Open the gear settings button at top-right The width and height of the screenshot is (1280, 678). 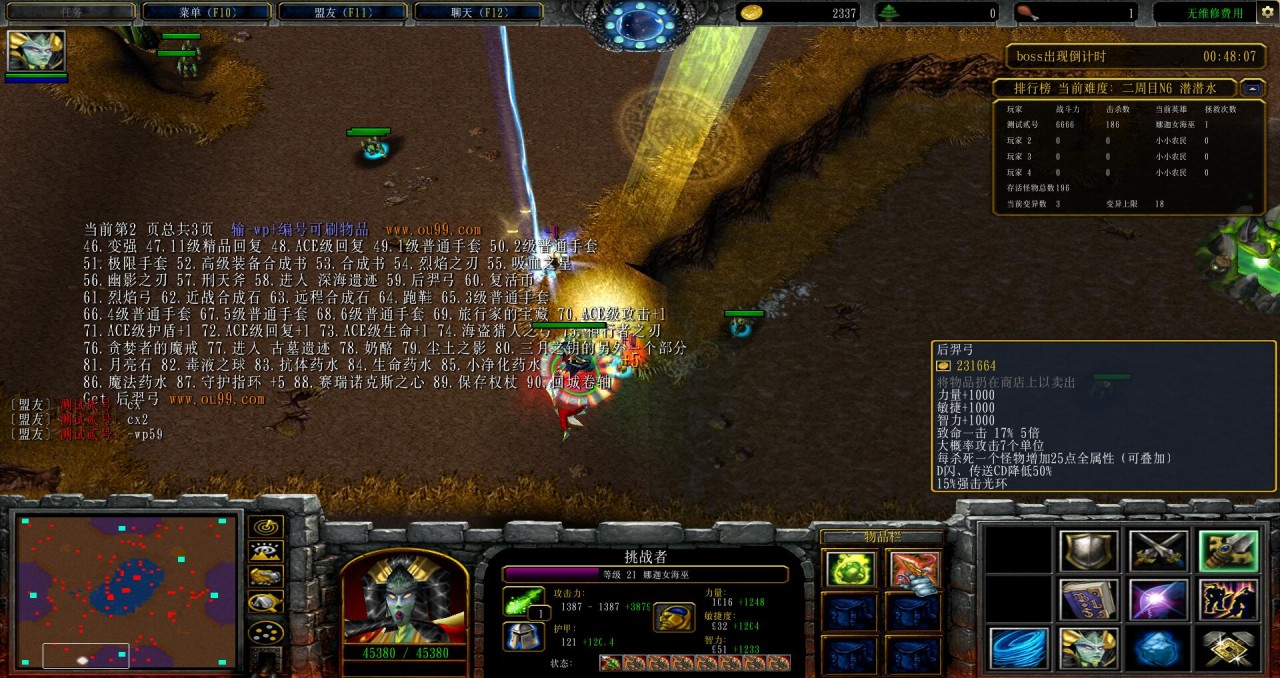(1267, 12)
